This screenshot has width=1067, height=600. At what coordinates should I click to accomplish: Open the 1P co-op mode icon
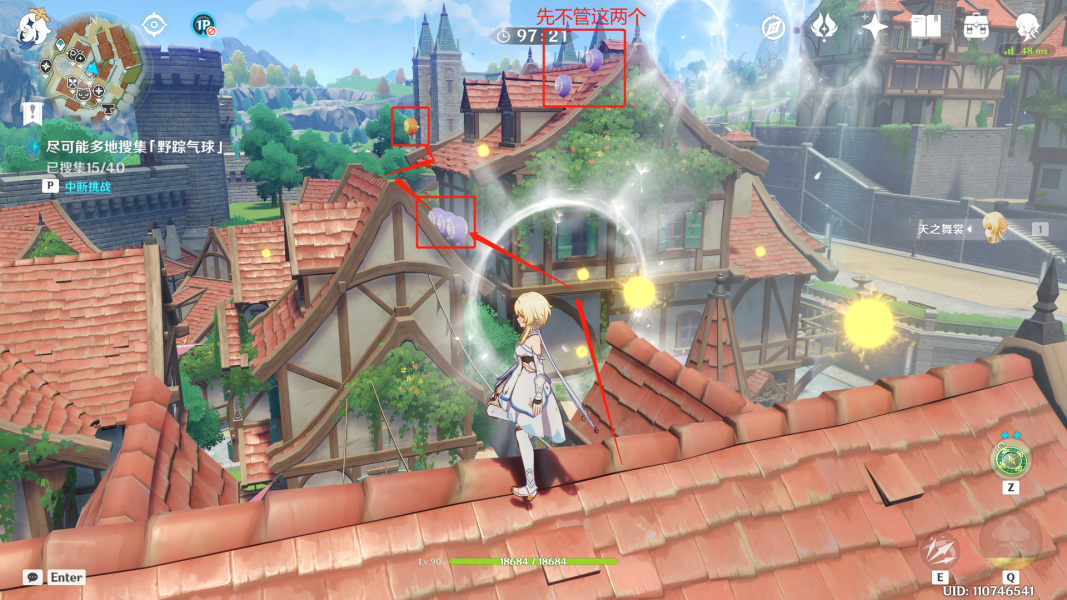pyautogui.click(x=203, y=25)
